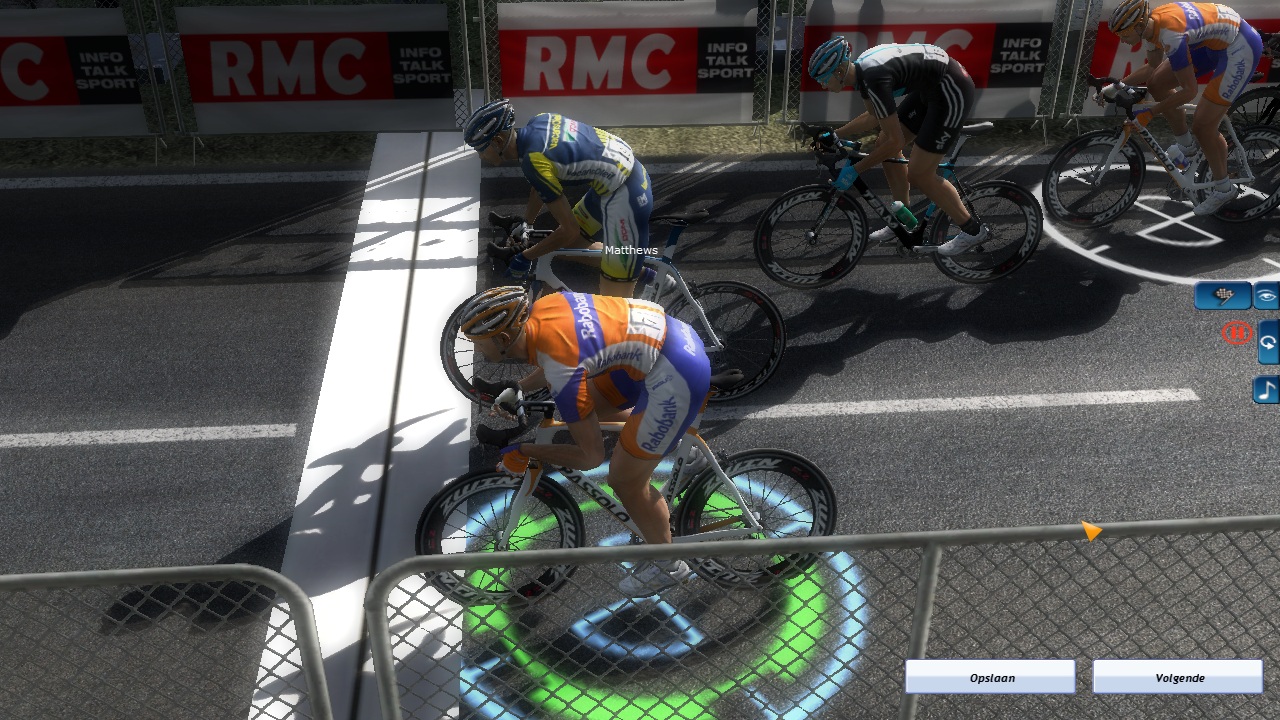Click the red pause icon
1280x720 pixels.
tap(1237, 333)
